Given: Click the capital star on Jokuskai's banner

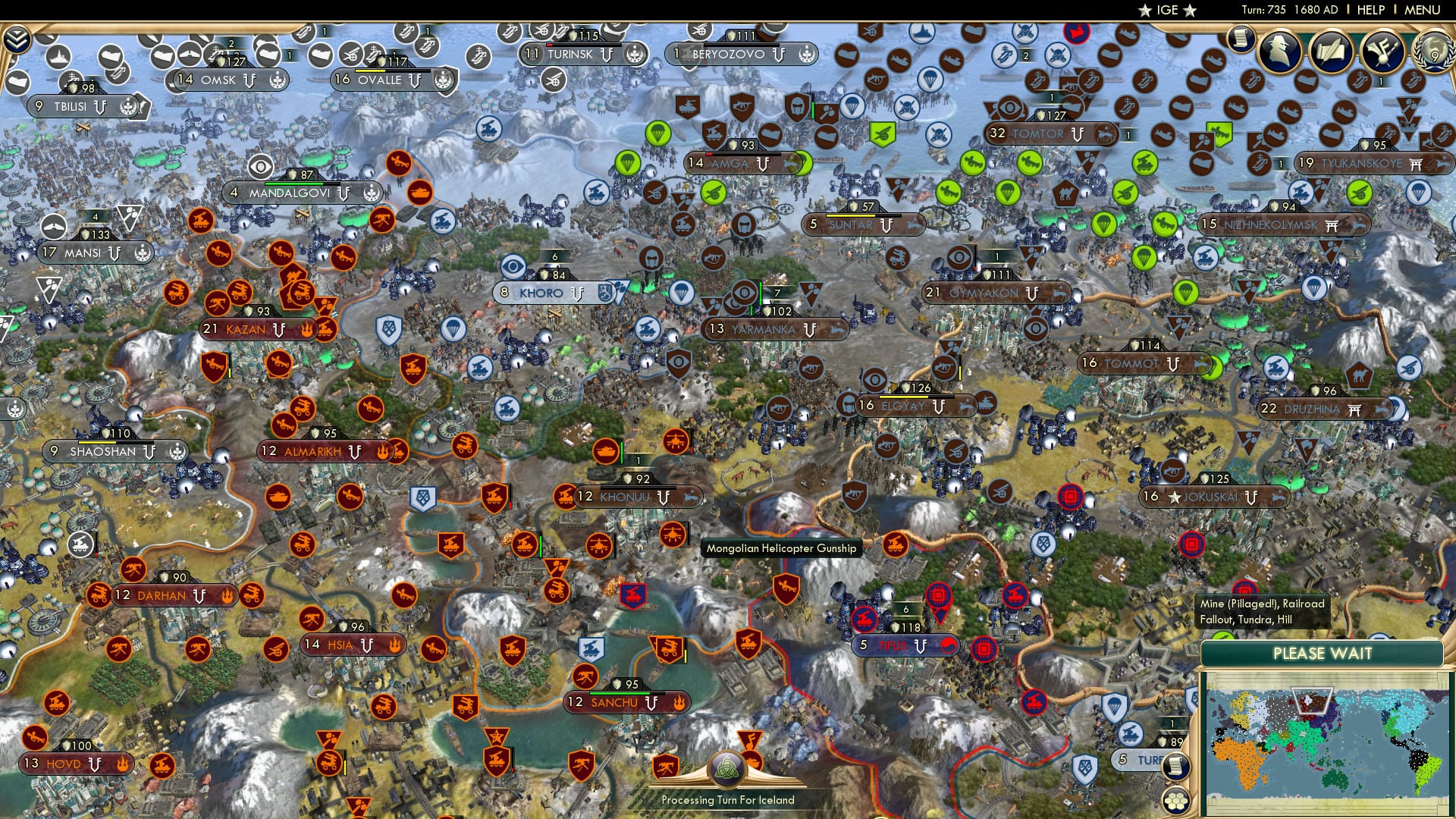Looking at the screenshot, I should (x=1175, y=497).
